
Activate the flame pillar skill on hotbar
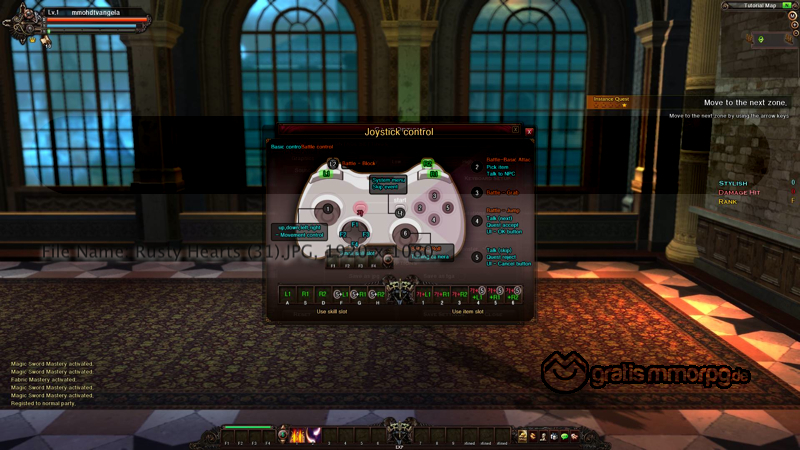(x=298, y=434)
